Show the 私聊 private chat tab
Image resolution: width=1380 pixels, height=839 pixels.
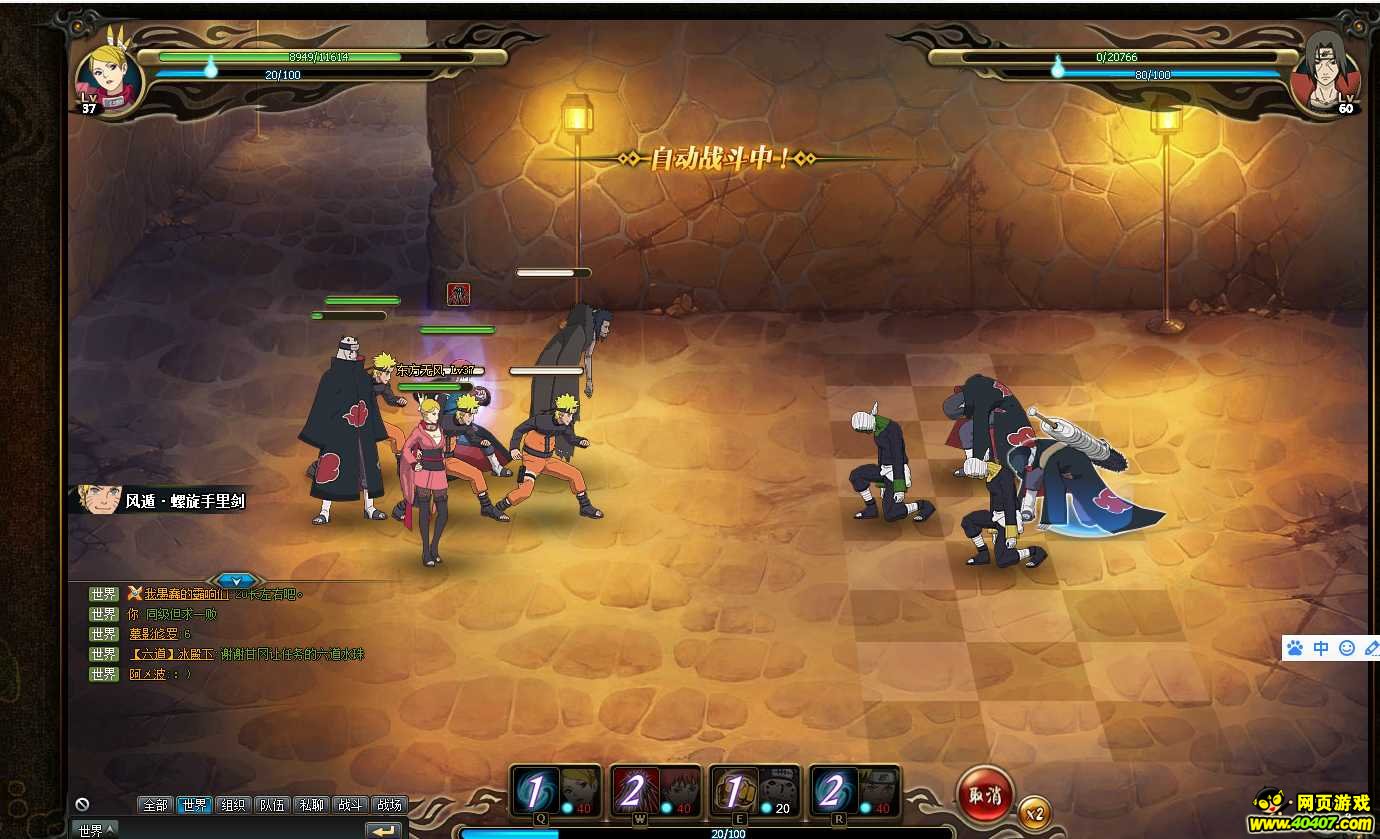coord(311,805)
